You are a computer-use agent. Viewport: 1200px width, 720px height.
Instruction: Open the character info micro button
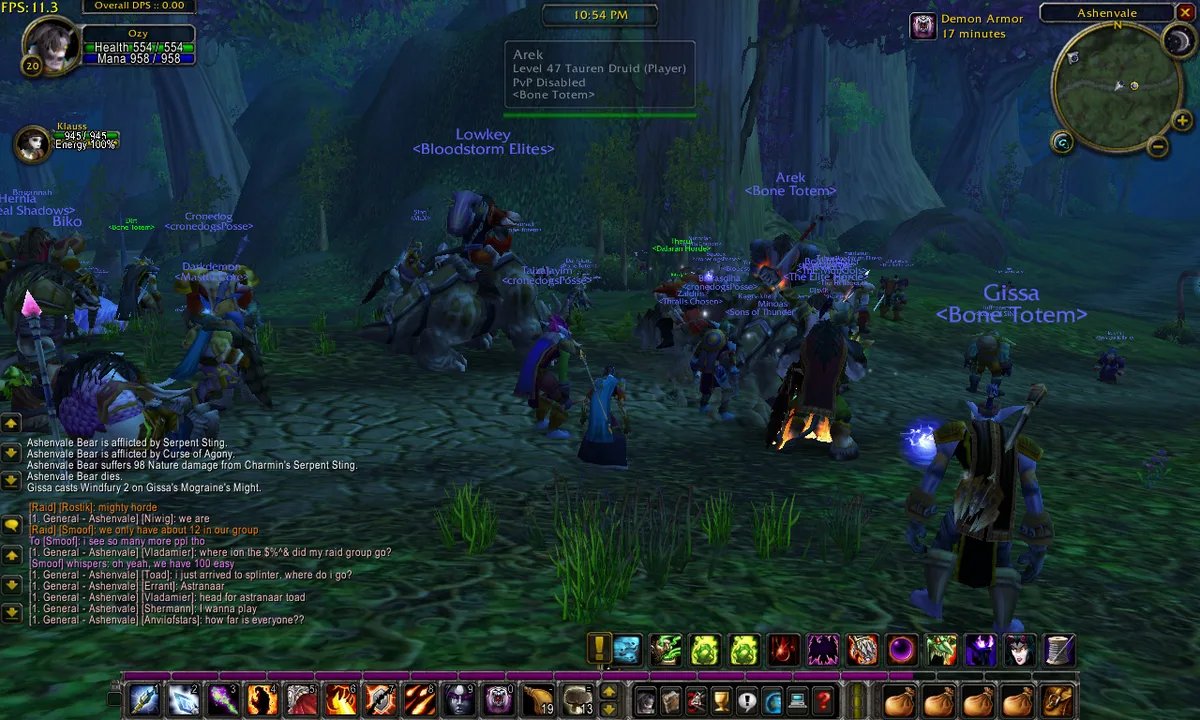pos(646,701)
